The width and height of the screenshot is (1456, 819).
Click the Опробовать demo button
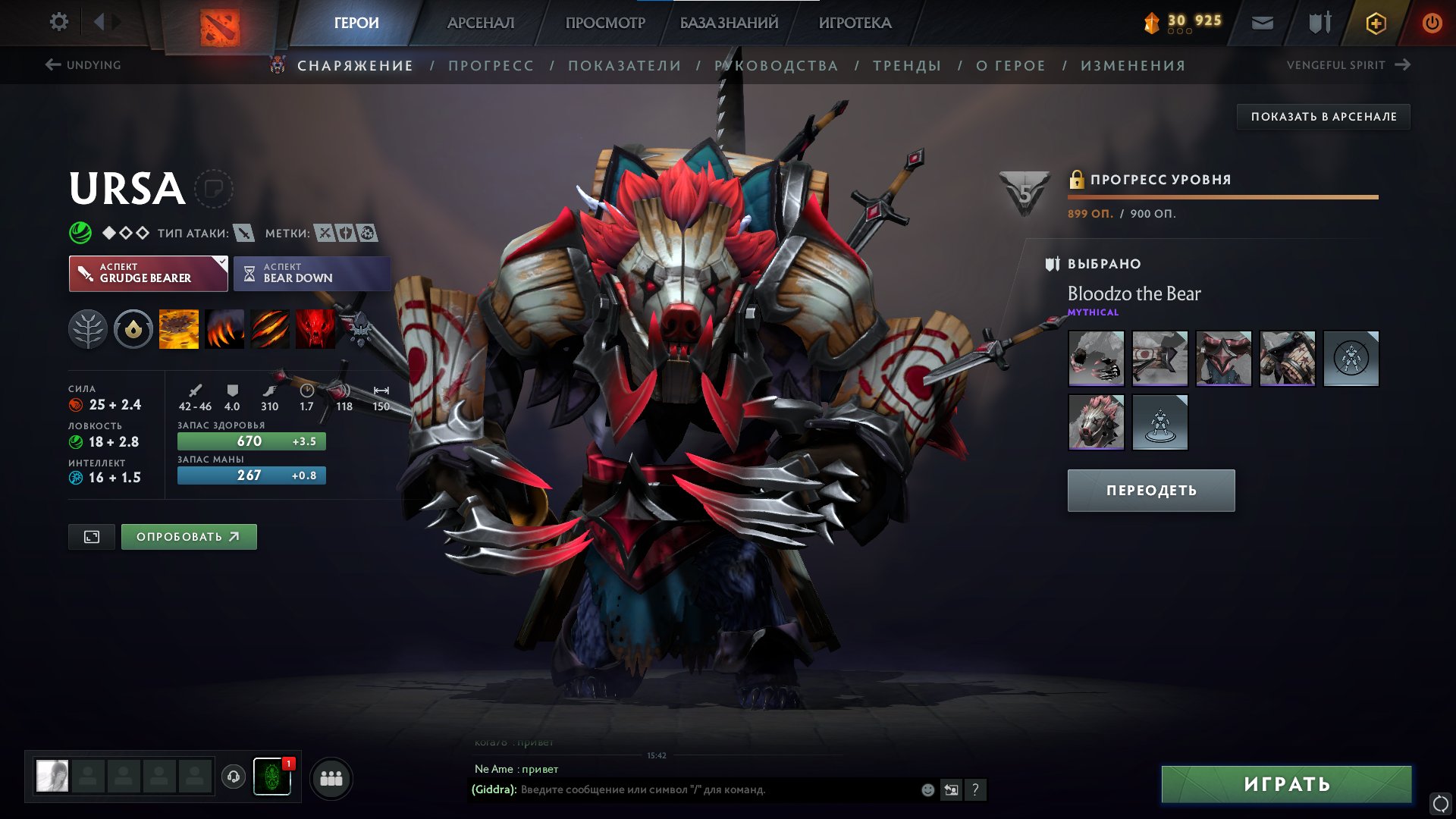[x=189, y=537]
